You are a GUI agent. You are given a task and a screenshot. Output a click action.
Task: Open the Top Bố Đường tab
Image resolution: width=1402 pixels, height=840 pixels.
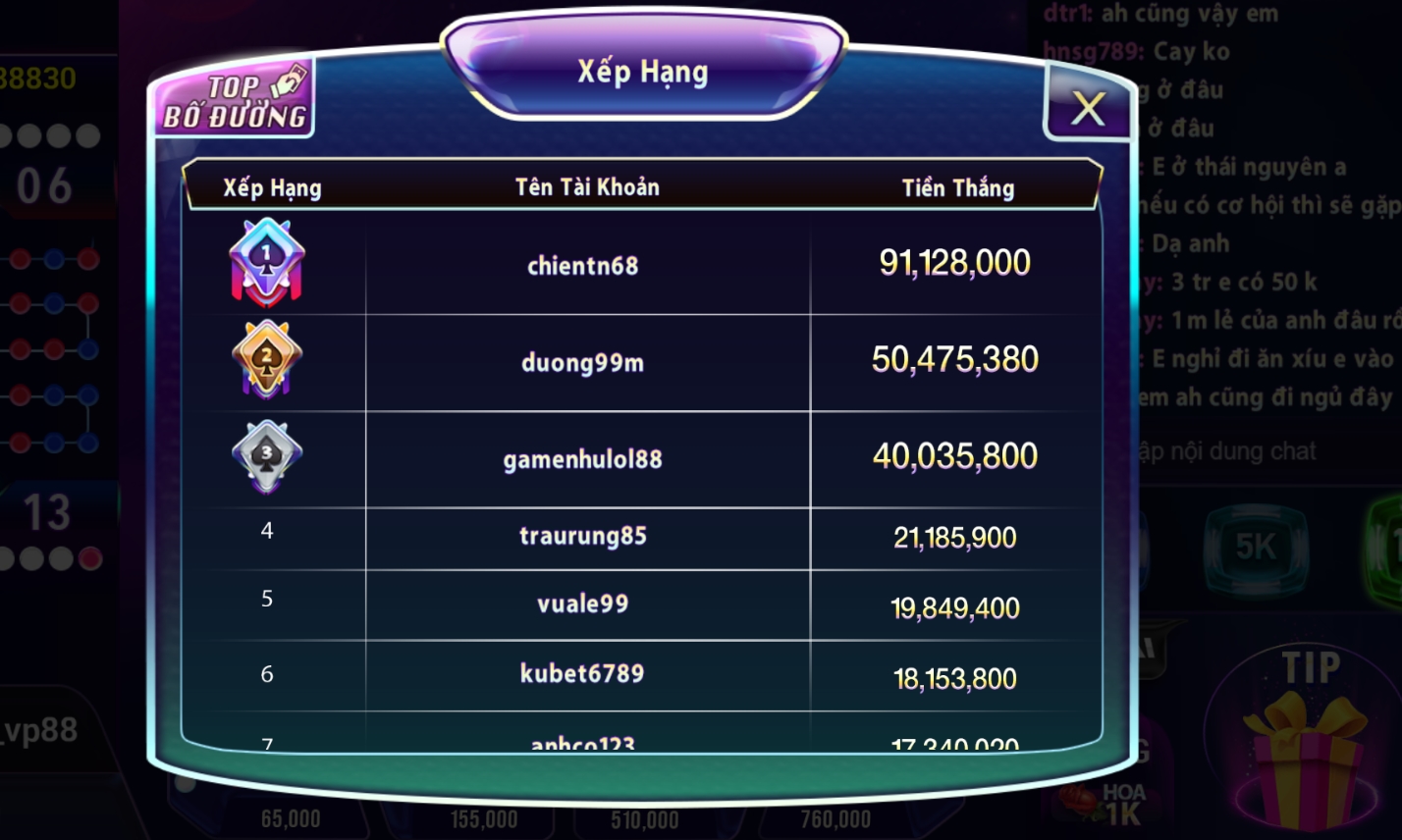[235, 100]
